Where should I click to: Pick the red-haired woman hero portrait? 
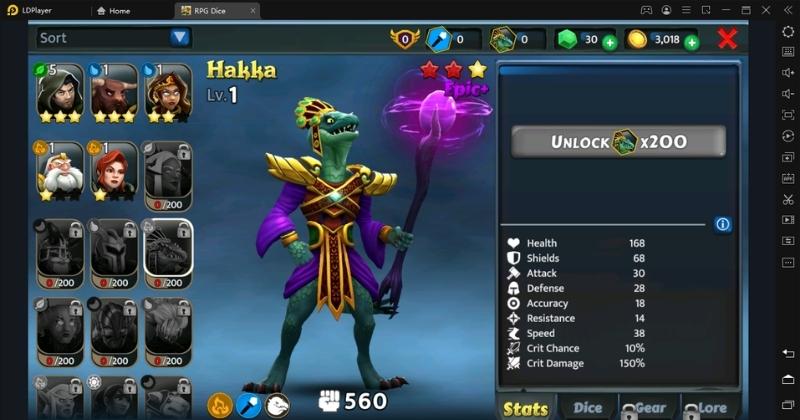pyautogui.click(x=114, y=171)
